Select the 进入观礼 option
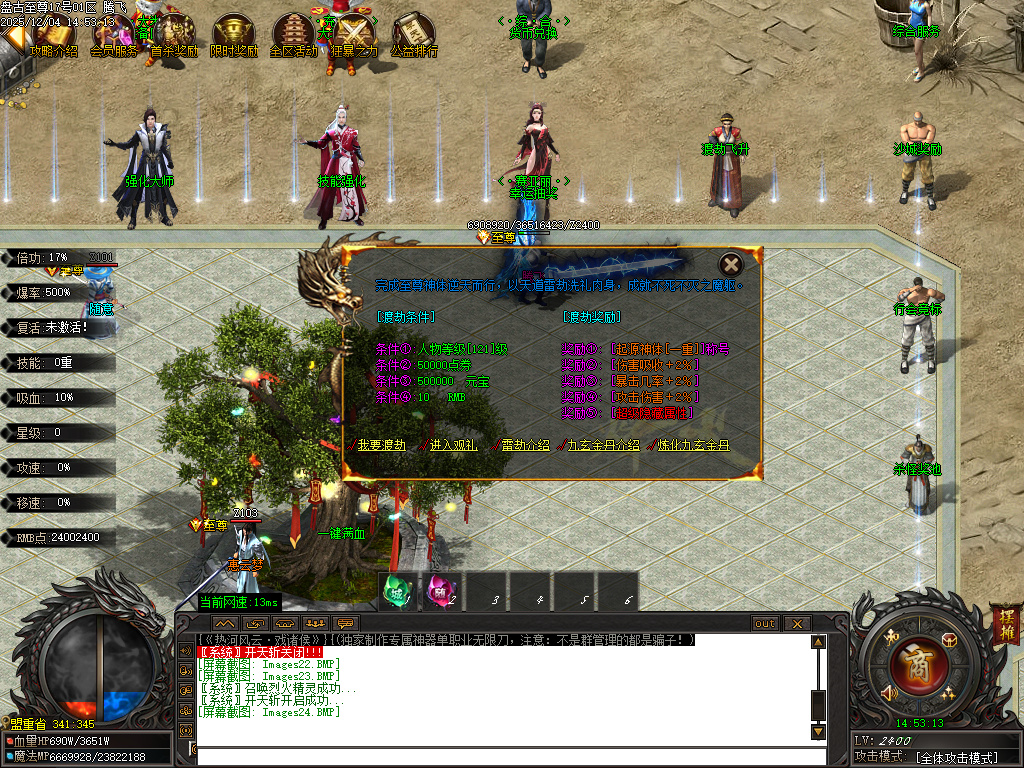The width and height of the screenshot is (1024, 768). [x=454, y=445]
